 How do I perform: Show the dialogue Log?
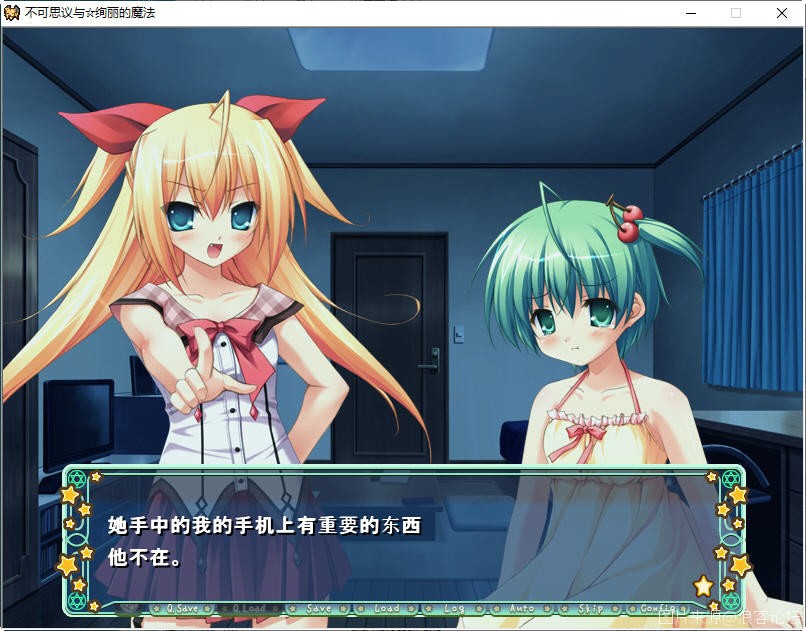click(x=454, y=608)
